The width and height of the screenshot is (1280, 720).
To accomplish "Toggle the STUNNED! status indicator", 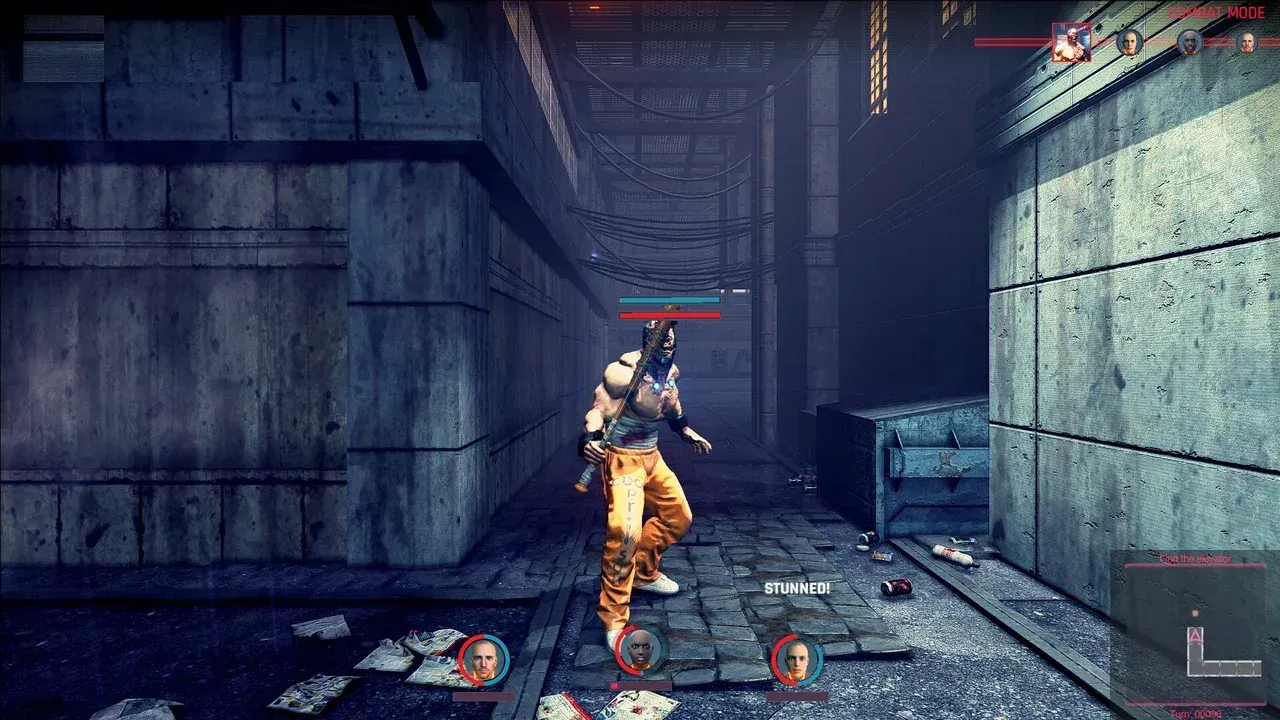I will coord(797,588).
